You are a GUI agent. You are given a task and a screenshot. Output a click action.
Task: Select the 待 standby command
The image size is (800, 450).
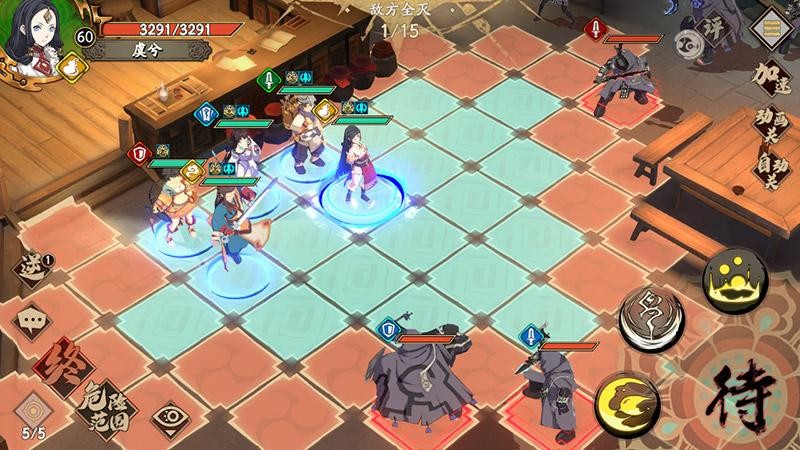pyautogui.click(x=744, y=399)
